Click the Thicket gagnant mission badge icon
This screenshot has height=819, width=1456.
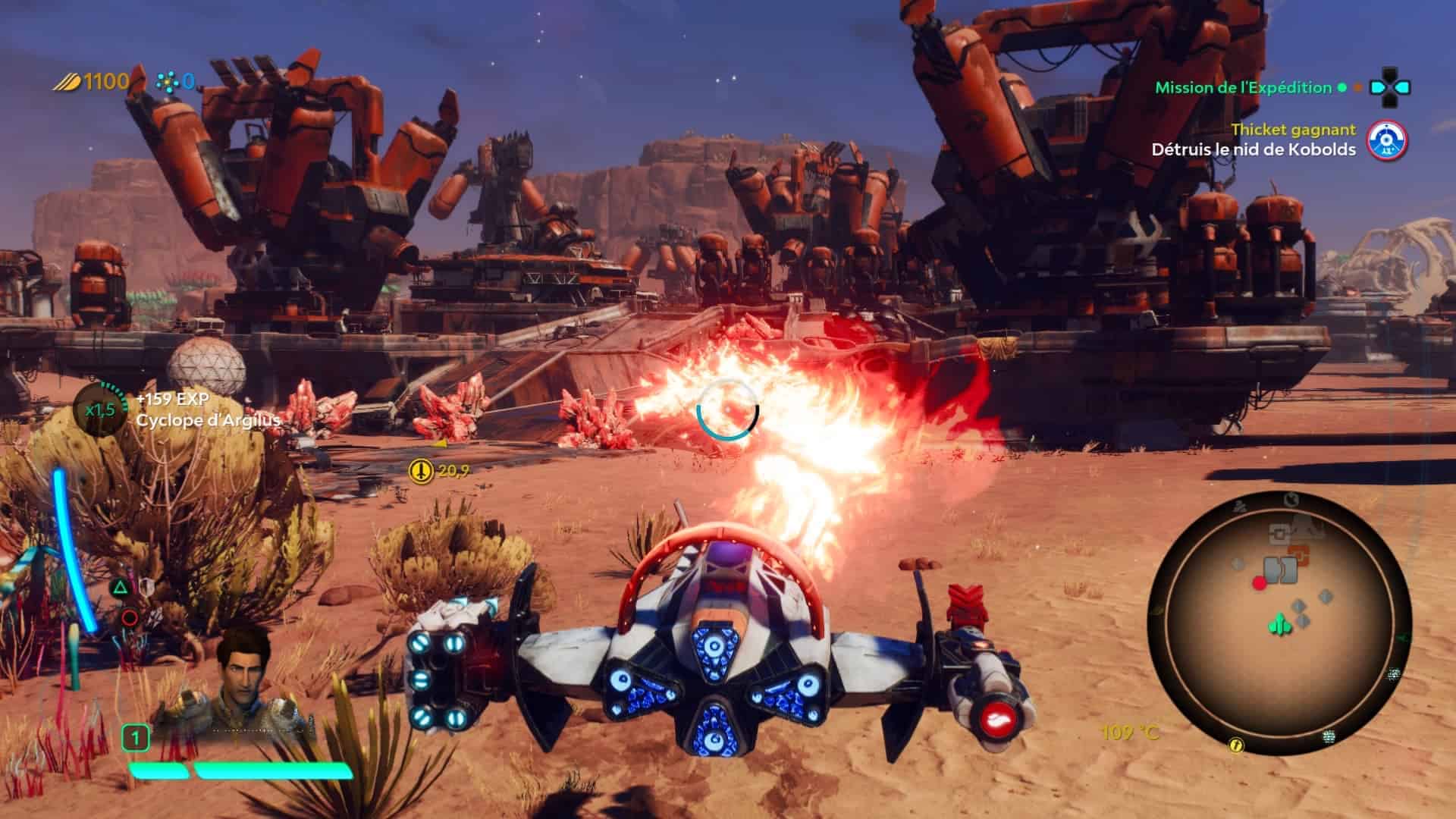tap(1386, 140)
